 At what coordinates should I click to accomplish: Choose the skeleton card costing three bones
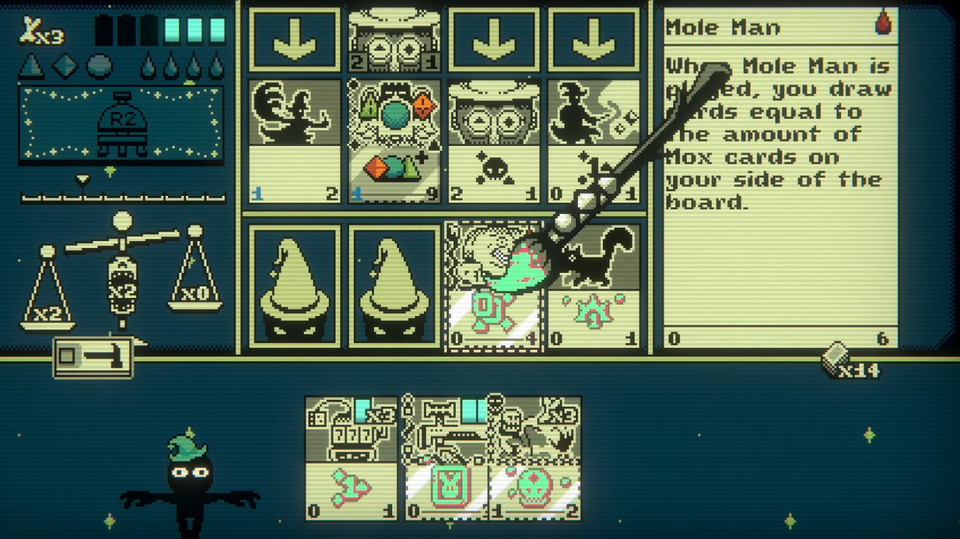[x=534, y=457]
